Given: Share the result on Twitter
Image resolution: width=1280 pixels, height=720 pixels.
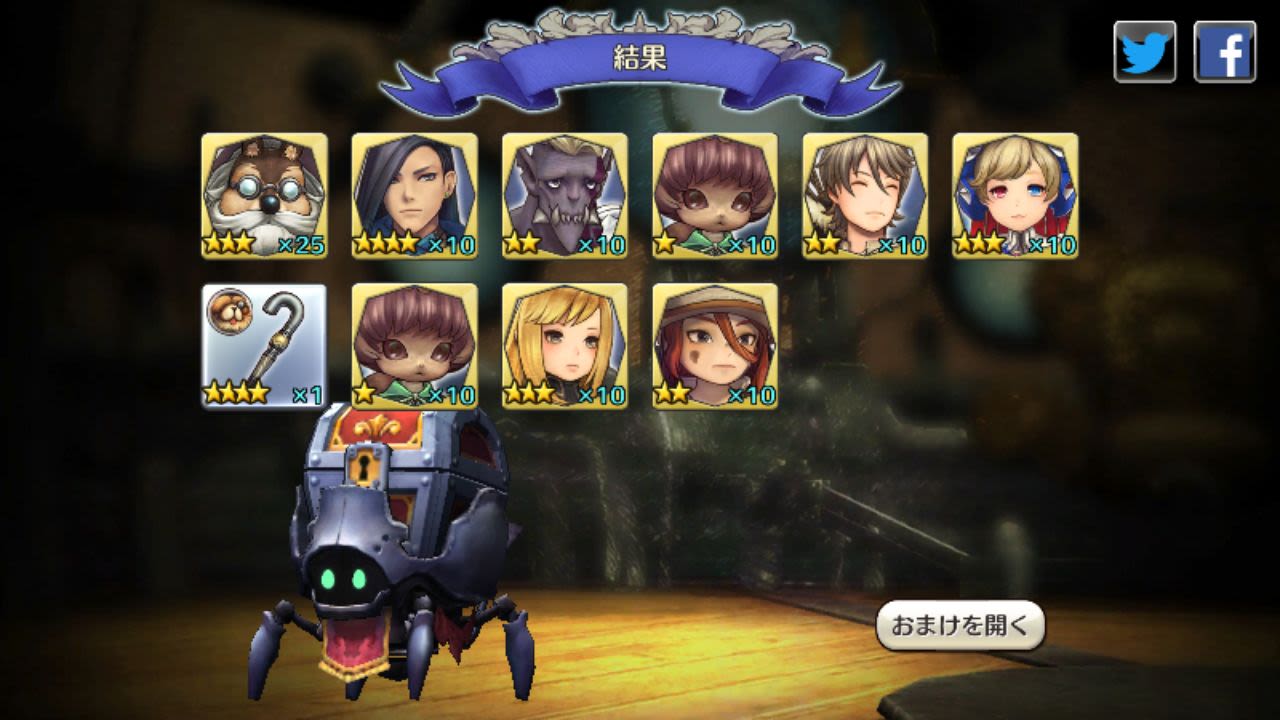Looking at the screenshot, I should 1145,52.
